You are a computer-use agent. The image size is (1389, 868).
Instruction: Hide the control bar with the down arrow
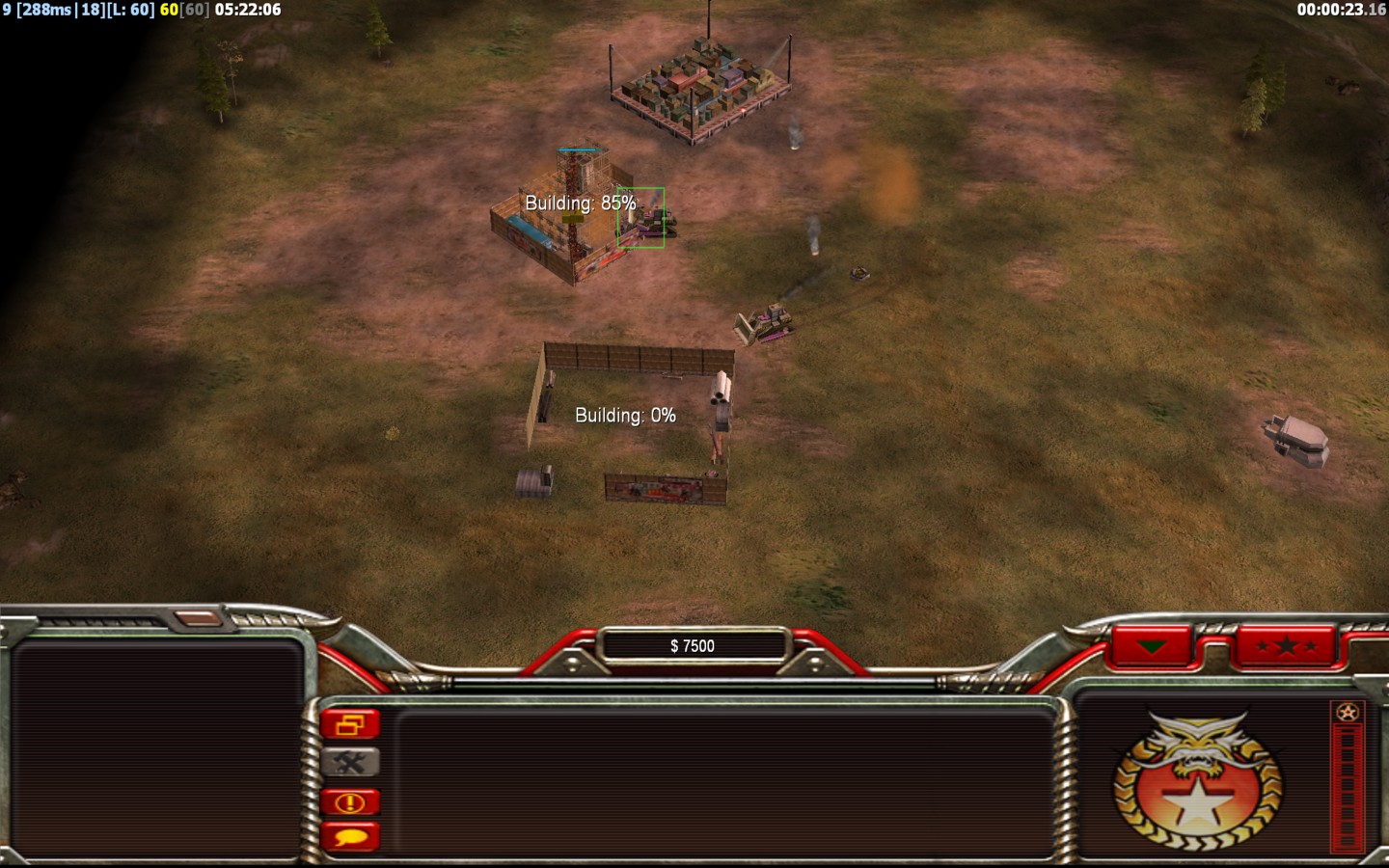click(x=1152, y=646)
